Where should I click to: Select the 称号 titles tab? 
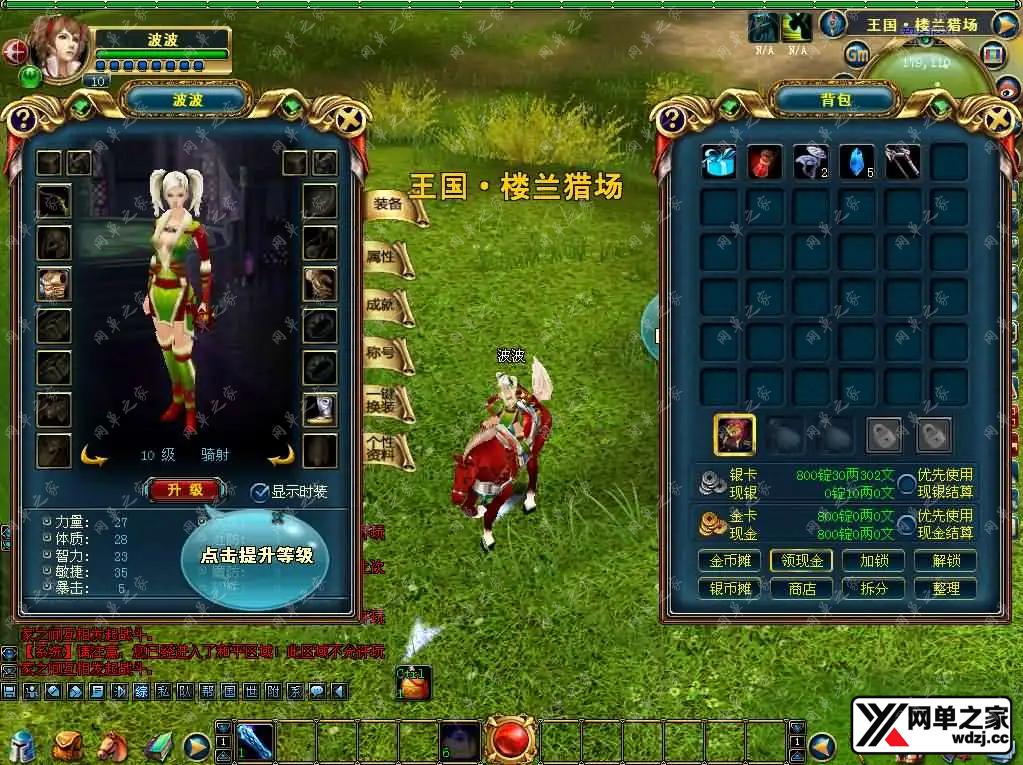coord(383,353)
